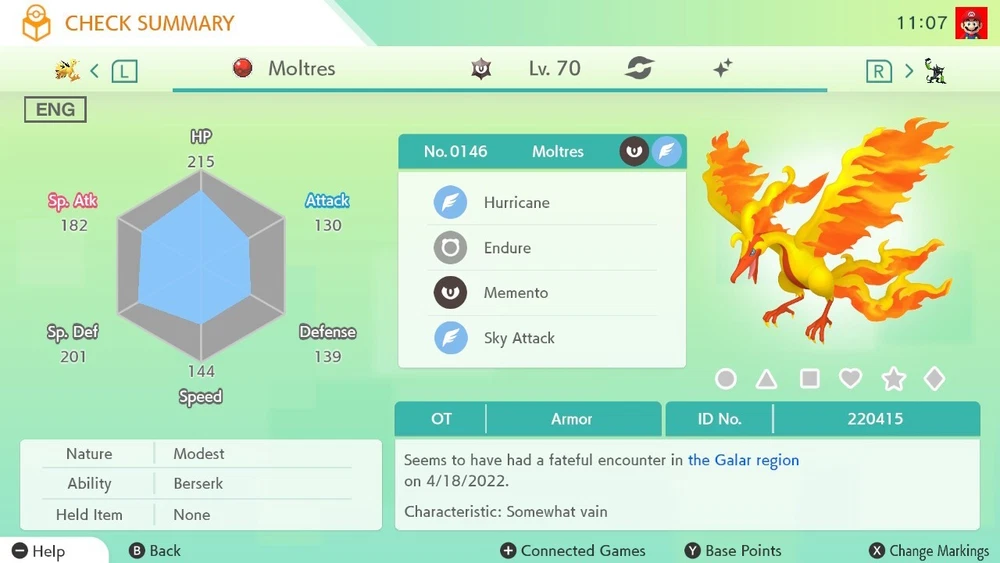Image resolution: width=1000 pixels, height=563 pixels.
Task: Open the Help option
Action: 39,551
